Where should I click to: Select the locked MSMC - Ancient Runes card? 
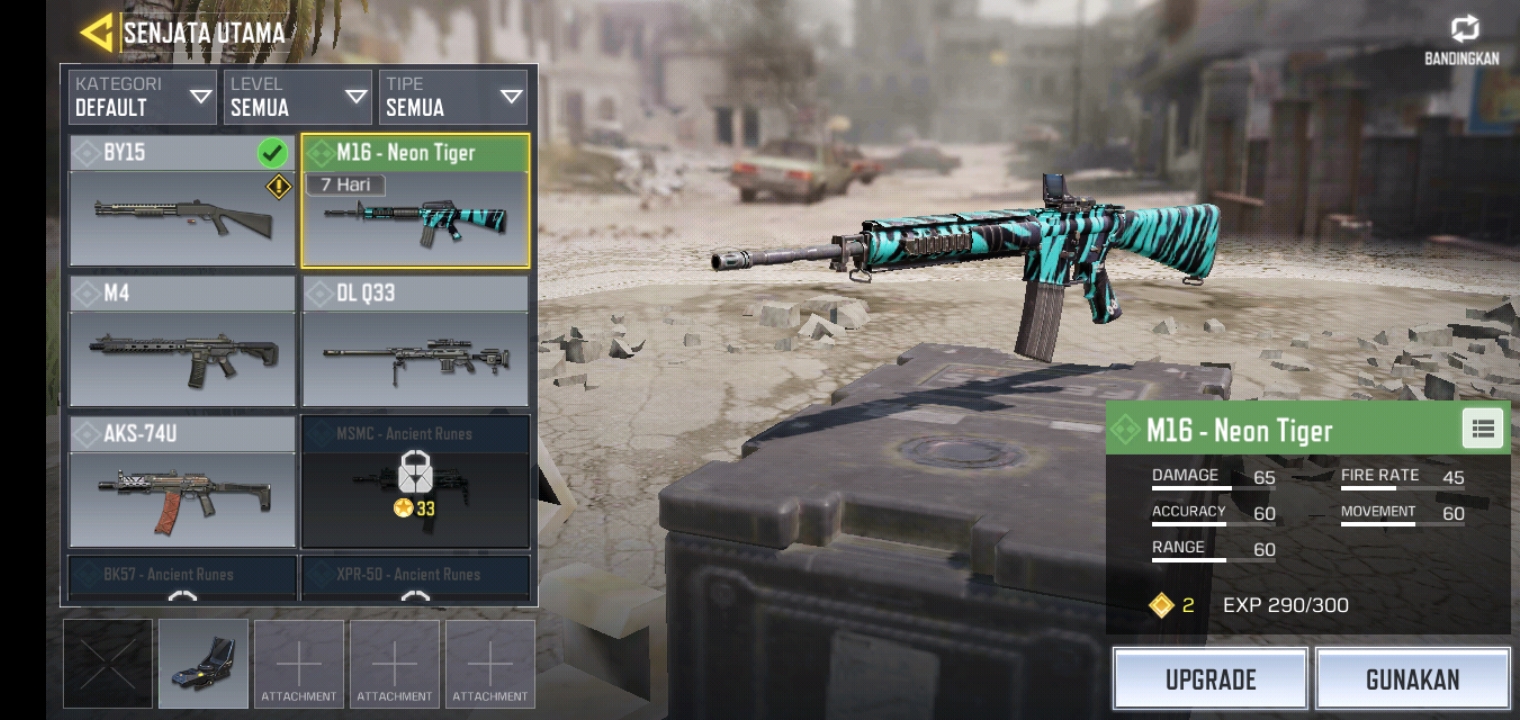coord(415,482)
